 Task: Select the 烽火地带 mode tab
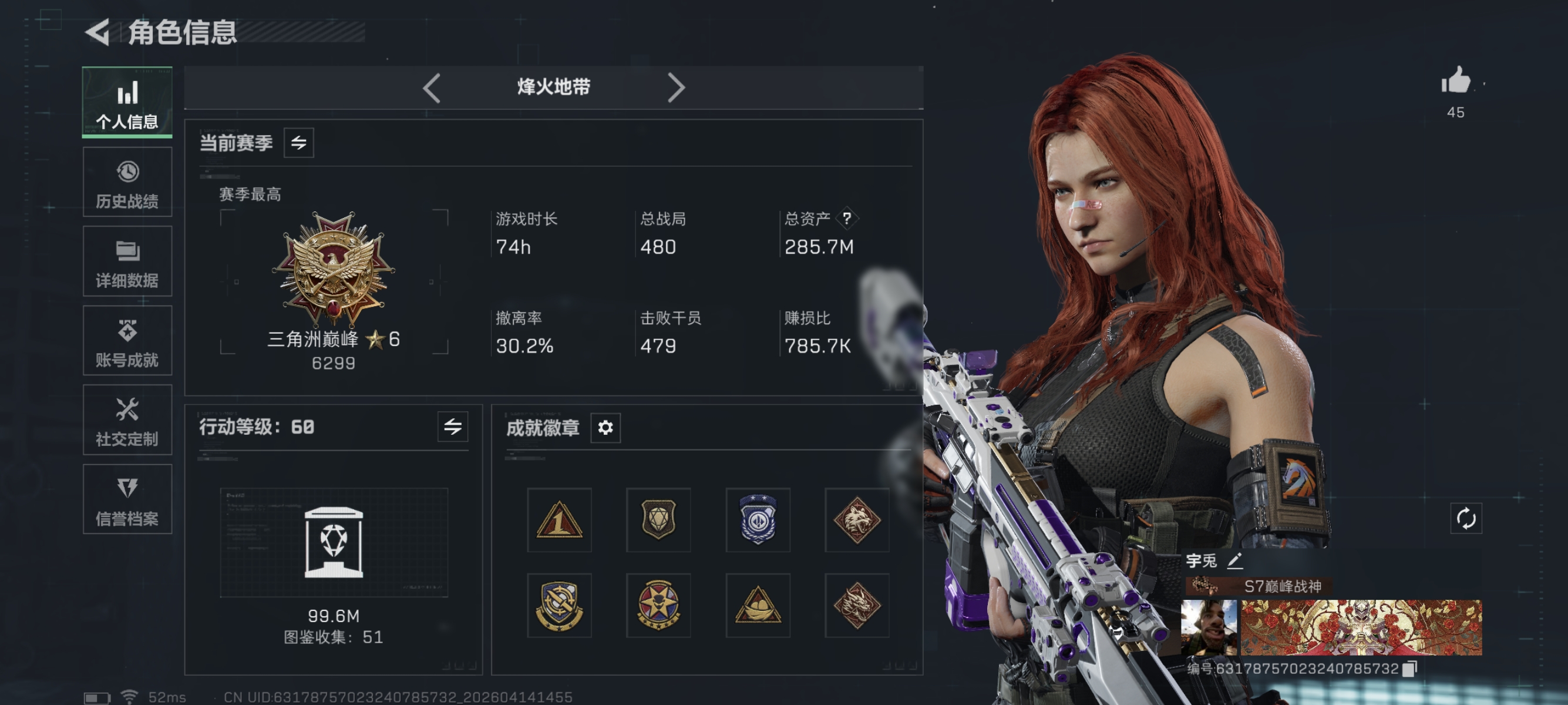(554, 87)
